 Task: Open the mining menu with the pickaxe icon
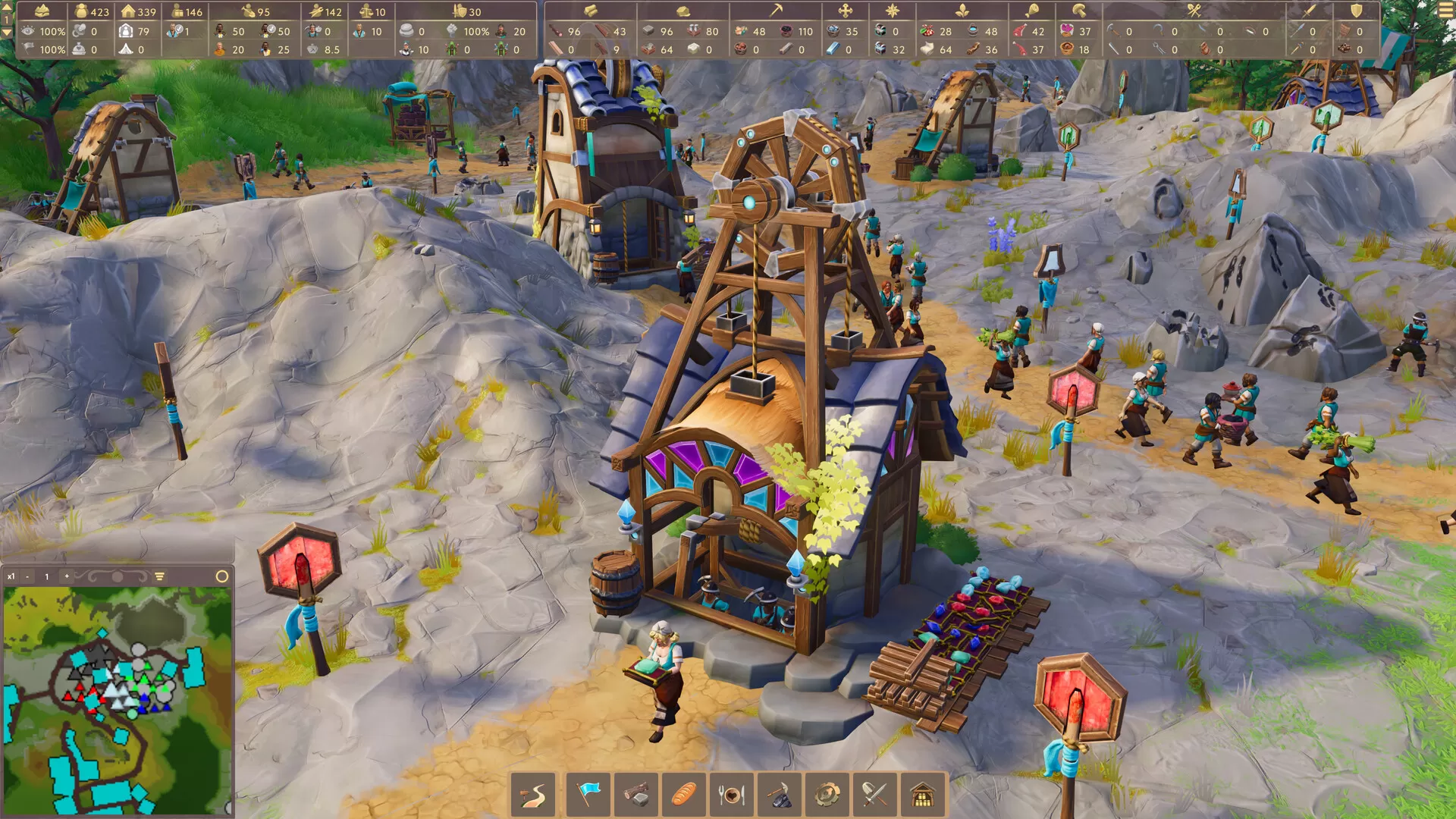point(781,793)
